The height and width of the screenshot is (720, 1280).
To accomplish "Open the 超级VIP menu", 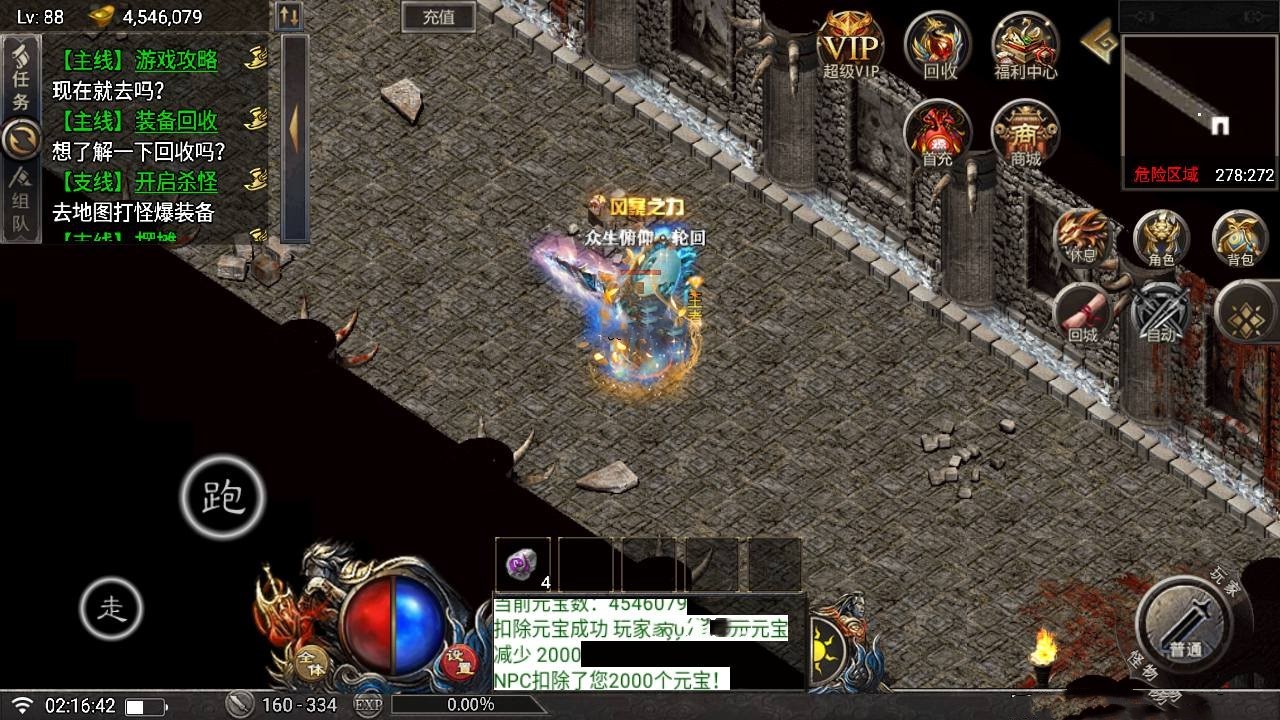I will pos(851,47).
